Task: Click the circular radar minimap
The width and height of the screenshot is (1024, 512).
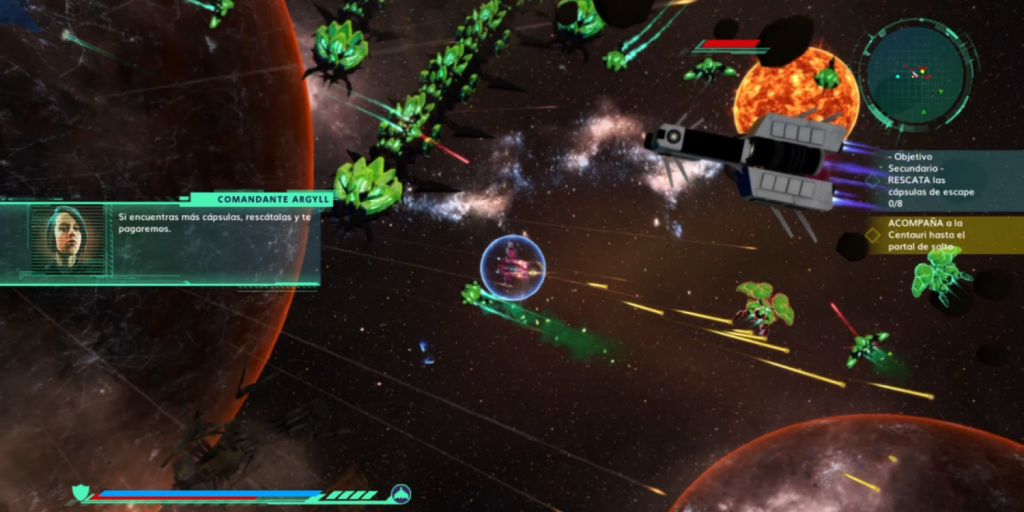Action: (x=917, y=76)
